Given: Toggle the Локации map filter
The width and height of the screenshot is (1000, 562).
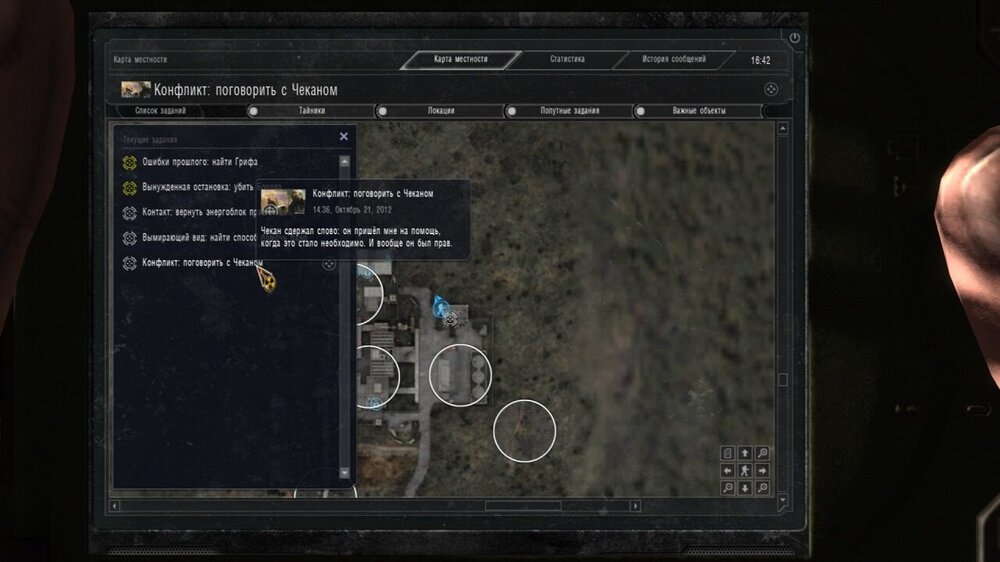Looking at the screenshot, I should pos(441,111).
